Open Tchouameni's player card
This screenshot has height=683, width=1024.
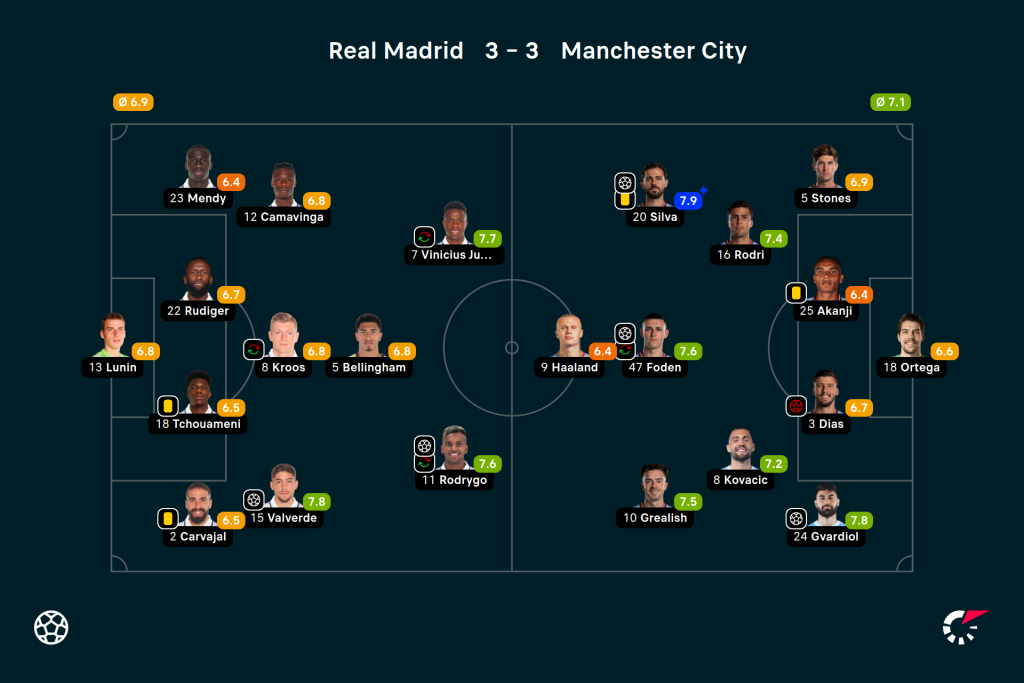pos(198,393)
